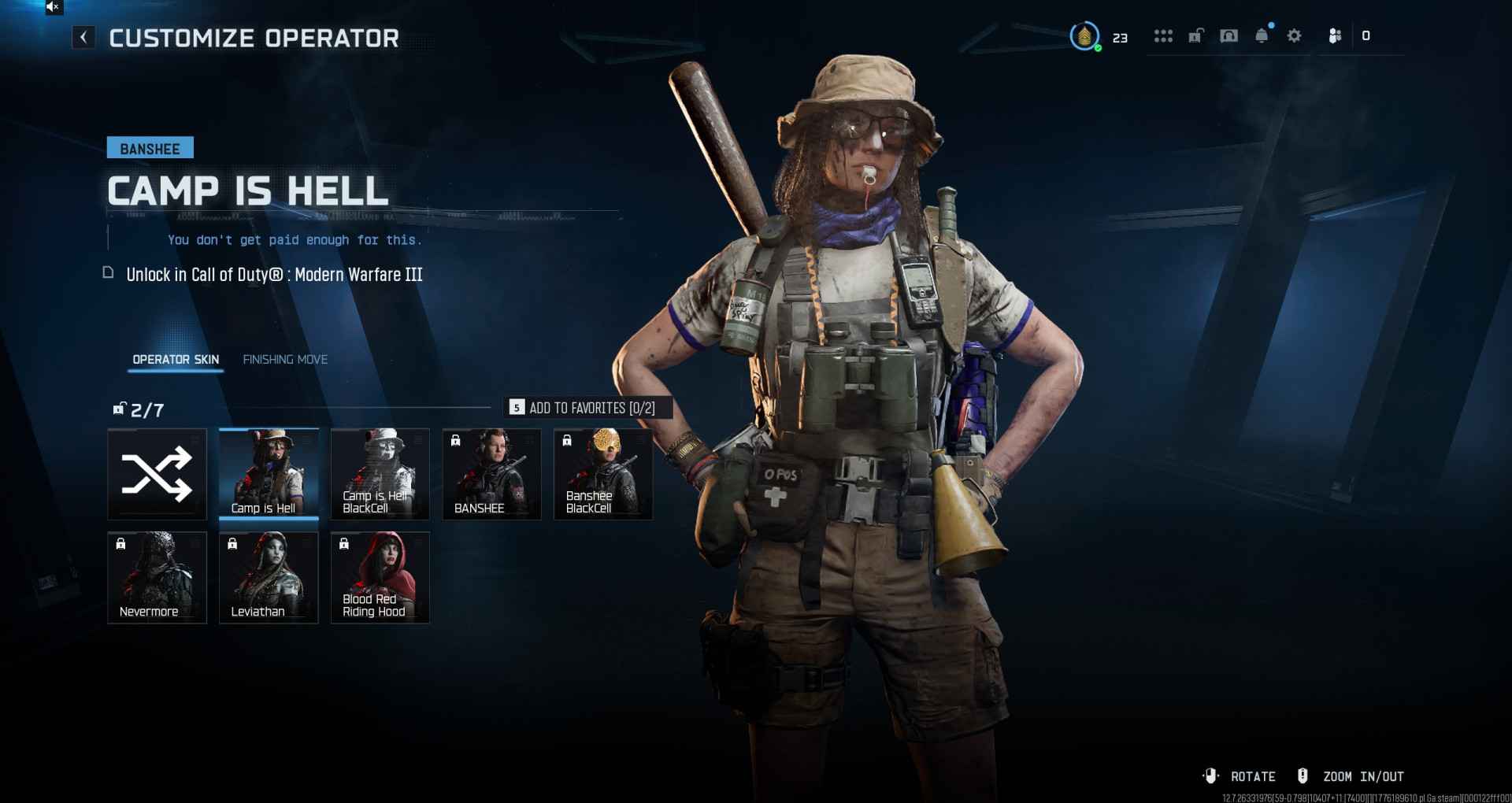Select the Camp is Hell skin
This screenshot has width=1512, height=803.
(x=269, y=474)
